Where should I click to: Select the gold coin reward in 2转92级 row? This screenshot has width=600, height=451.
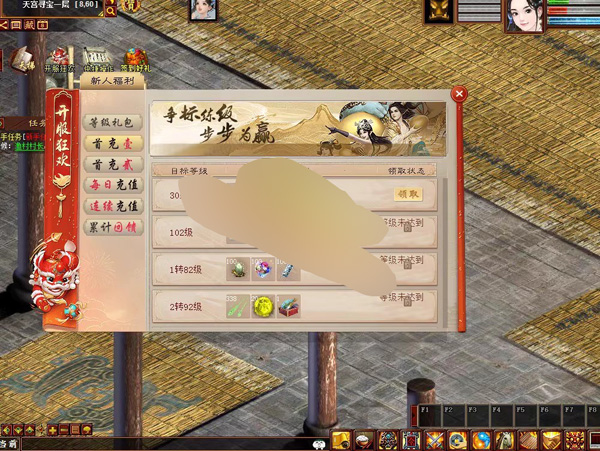tap(263, 307)
